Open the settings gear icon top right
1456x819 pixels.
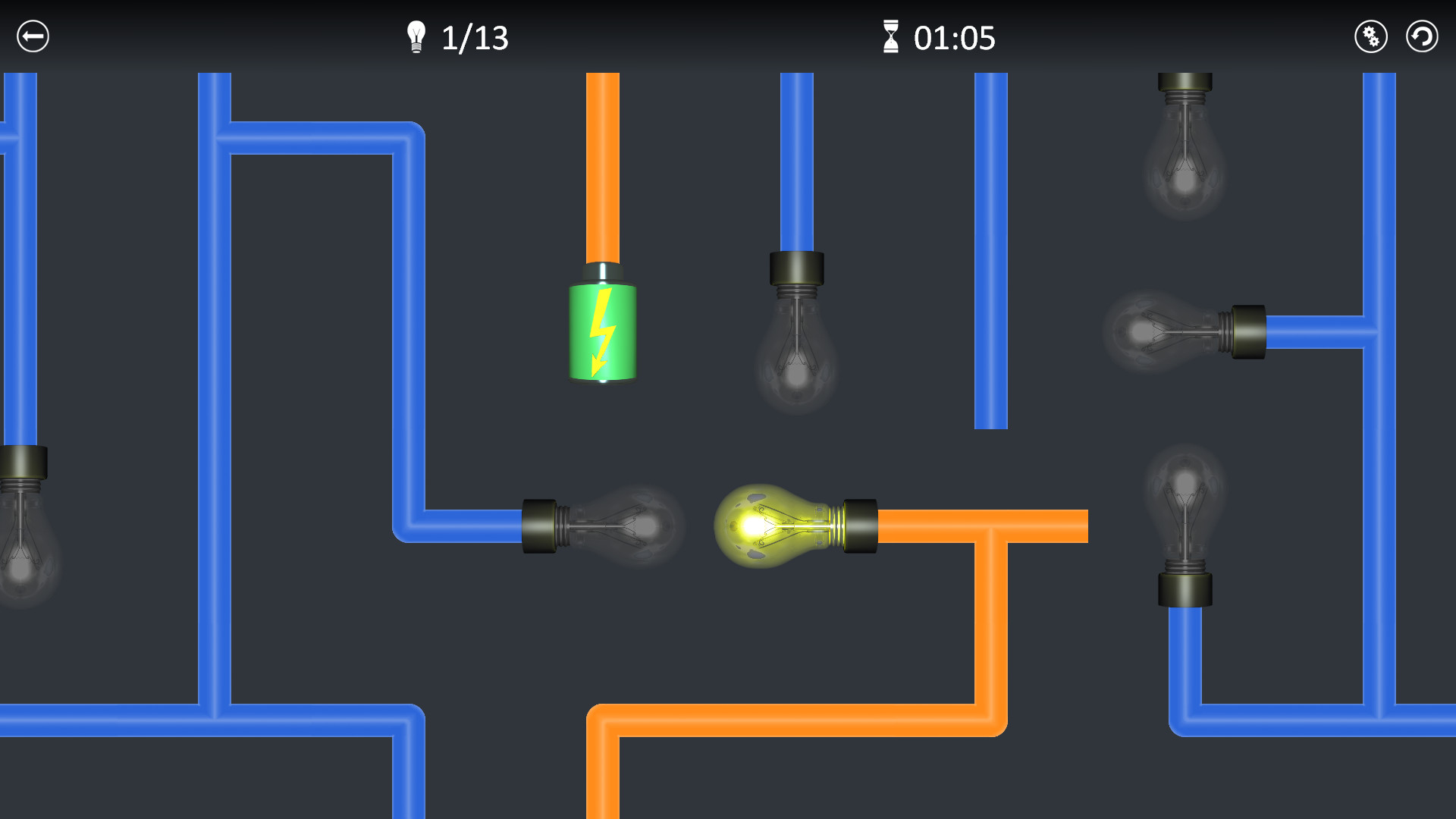pyautogui.click(x=1370, y=36)
